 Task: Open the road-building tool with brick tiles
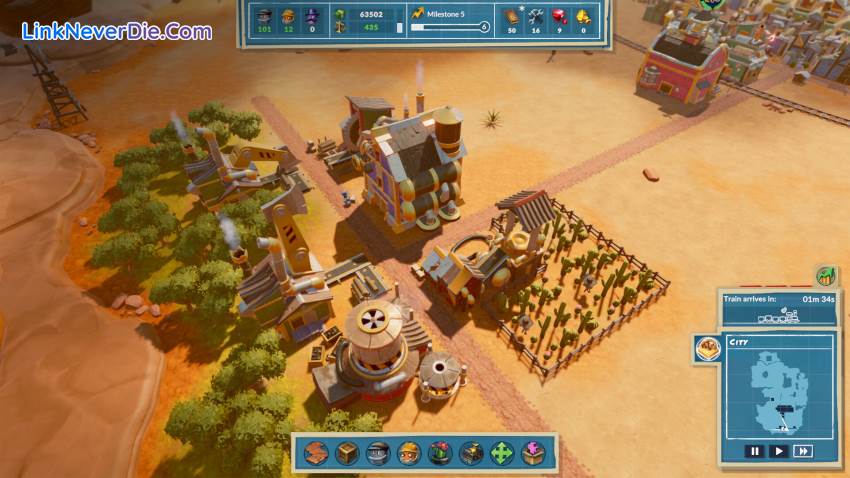(316, 453)
